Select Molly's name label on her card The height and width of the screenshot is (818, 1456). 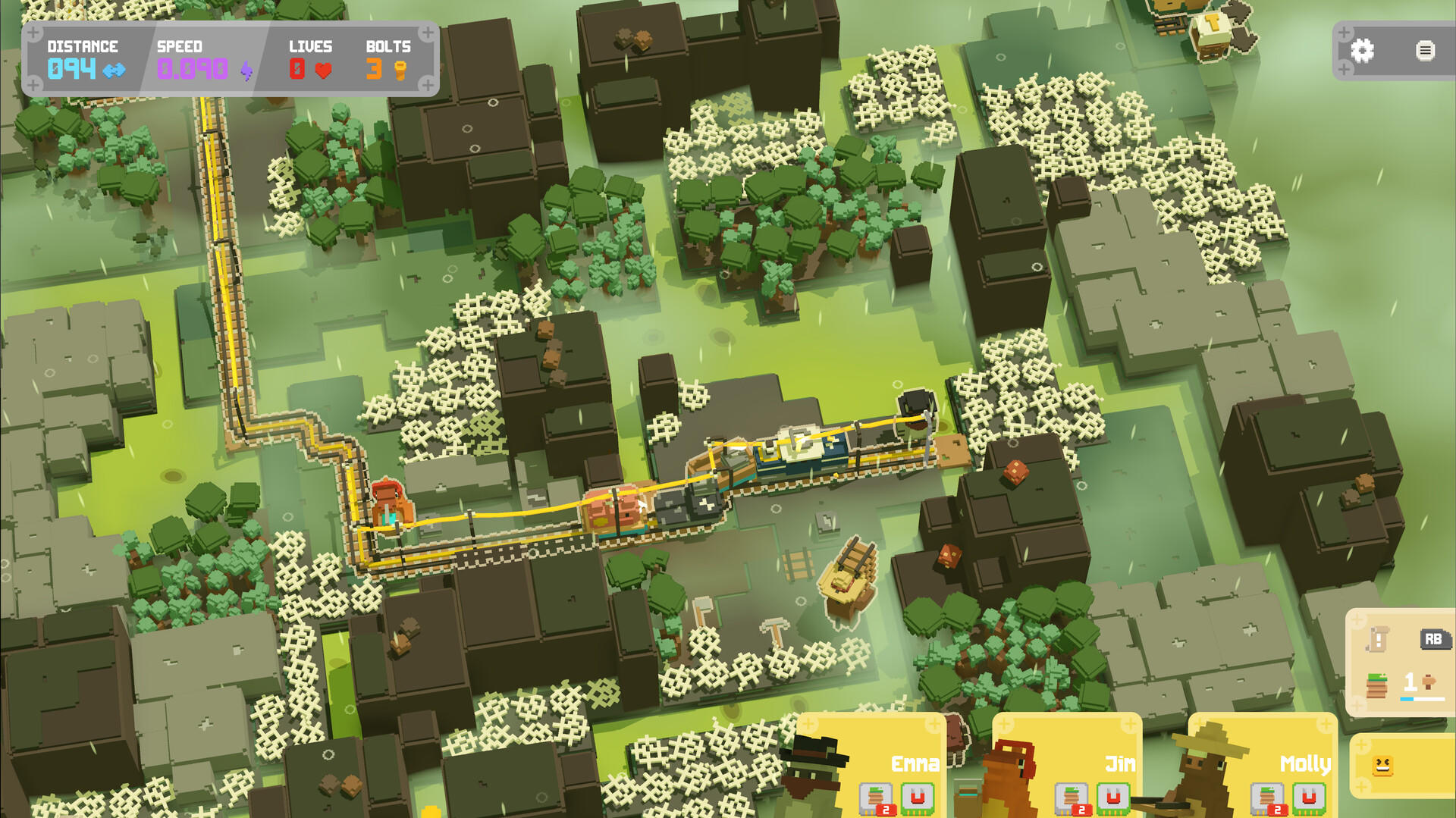(x=1306, y=763)
